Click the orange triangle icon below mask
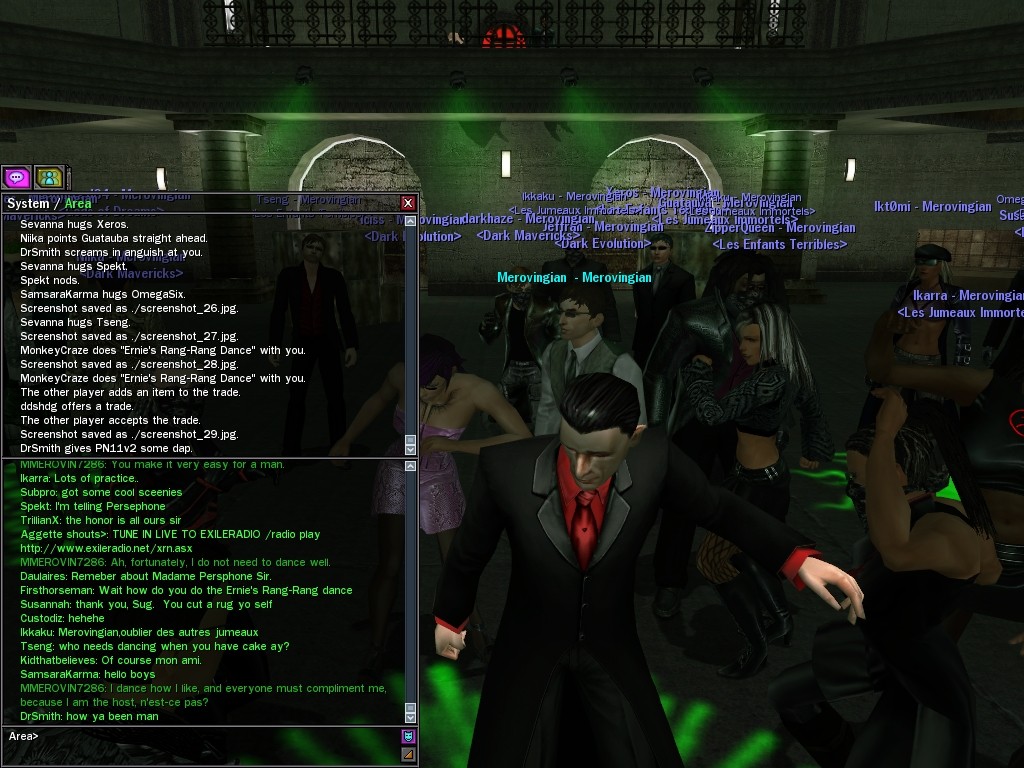 click(x=408, y=754)
